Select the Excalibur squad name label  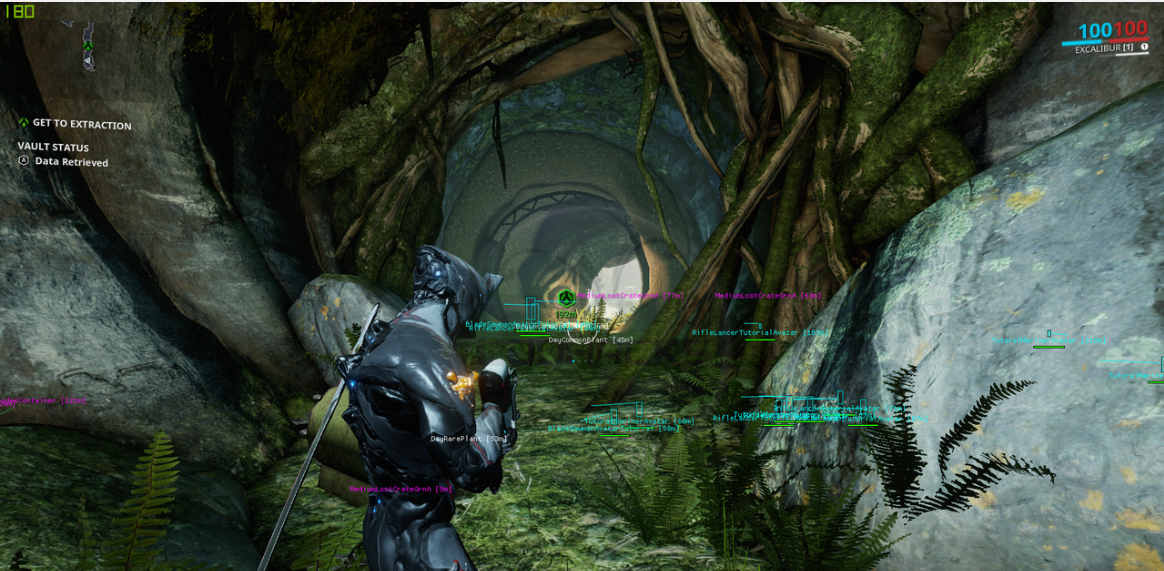click(1104, 48)
